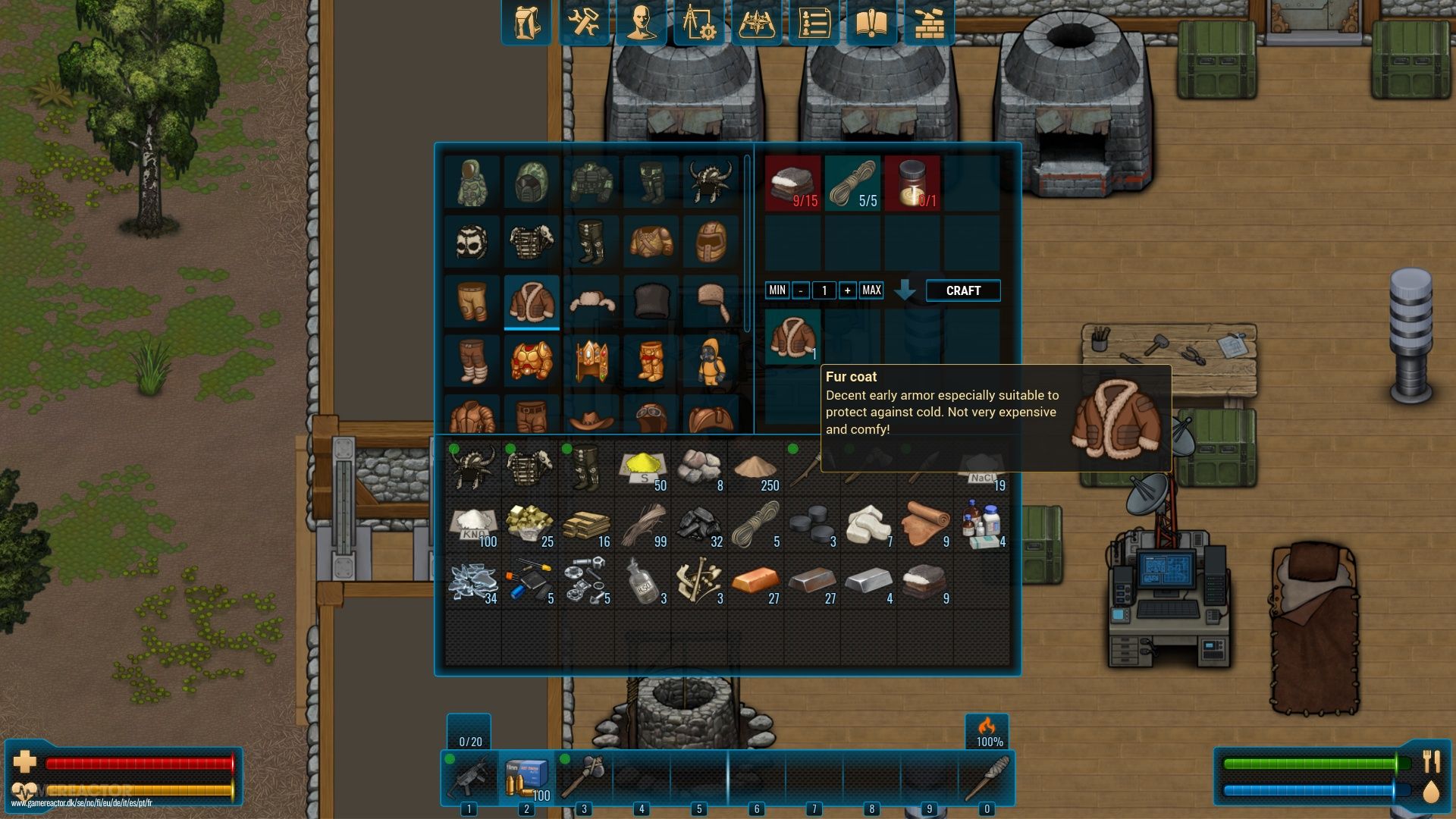Craft the selected fur coat
The width and height of the screenshot is (1456, 819).
pyautogui.click(x=962, y=290)
